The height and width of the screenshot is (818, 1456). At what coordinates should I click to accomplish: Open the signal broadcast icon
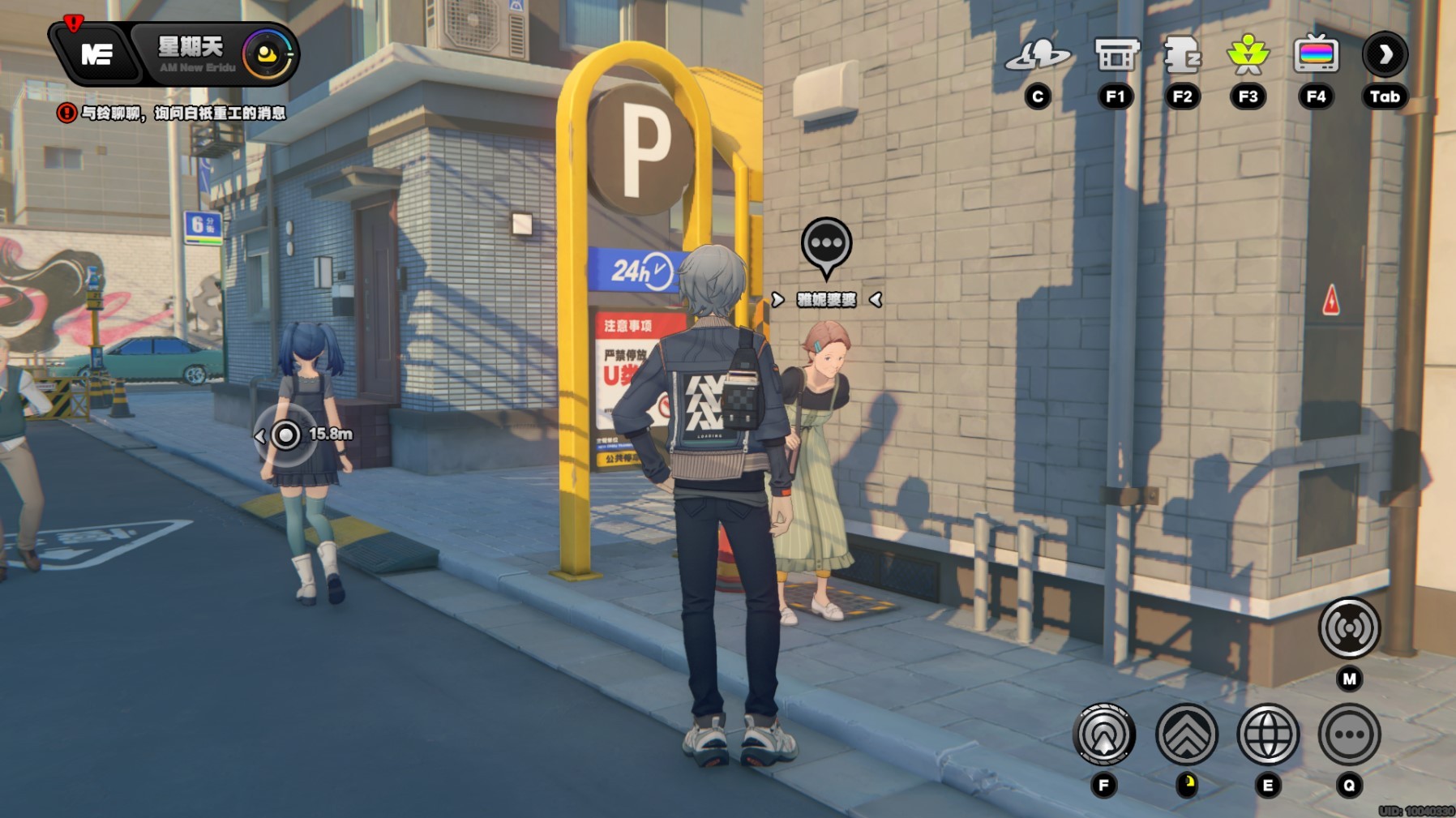[x=1349, y=628]
